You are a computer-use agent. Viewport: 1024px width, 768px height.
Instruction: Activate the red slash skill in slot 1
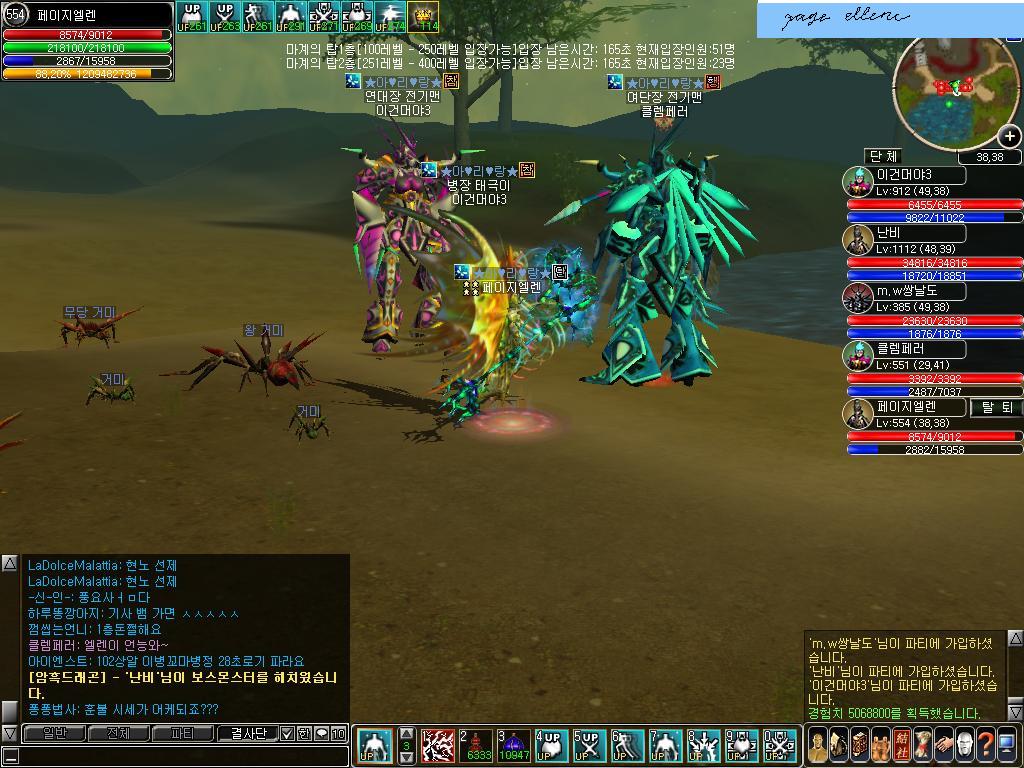point(438,746)
